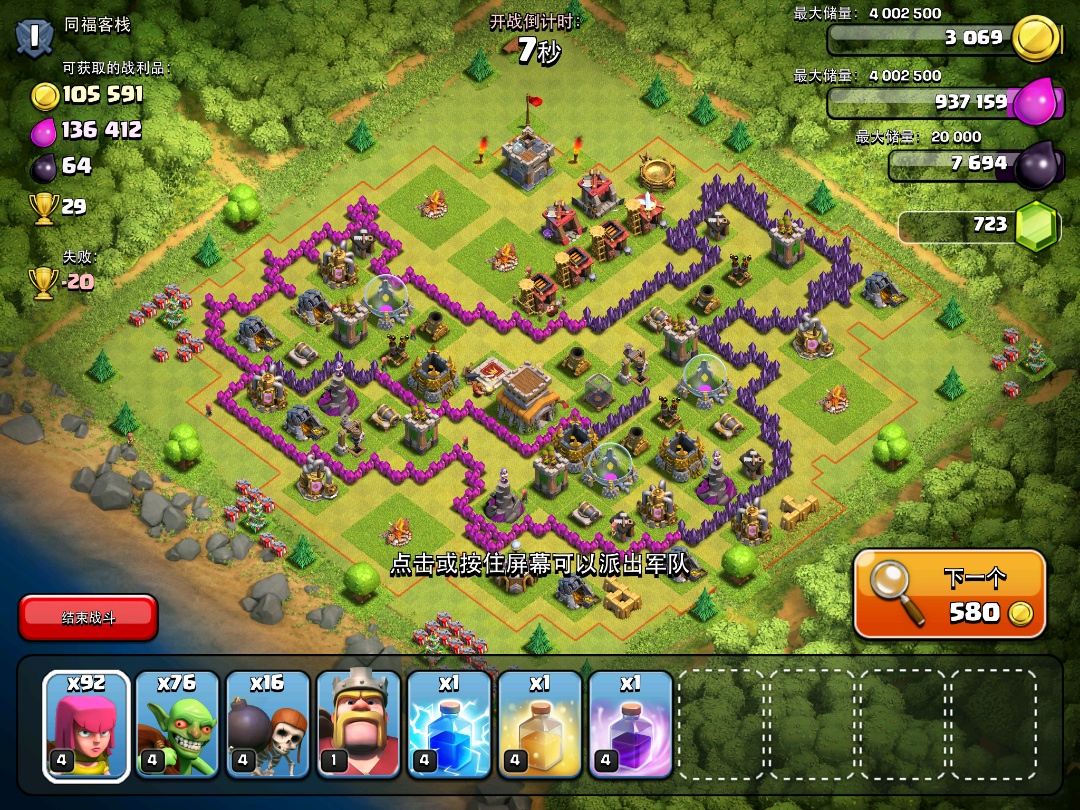Select the Goblin troop card
The height and width of the screenshot is (810, 1080).
pyautogui.click(x=177, y=726)
